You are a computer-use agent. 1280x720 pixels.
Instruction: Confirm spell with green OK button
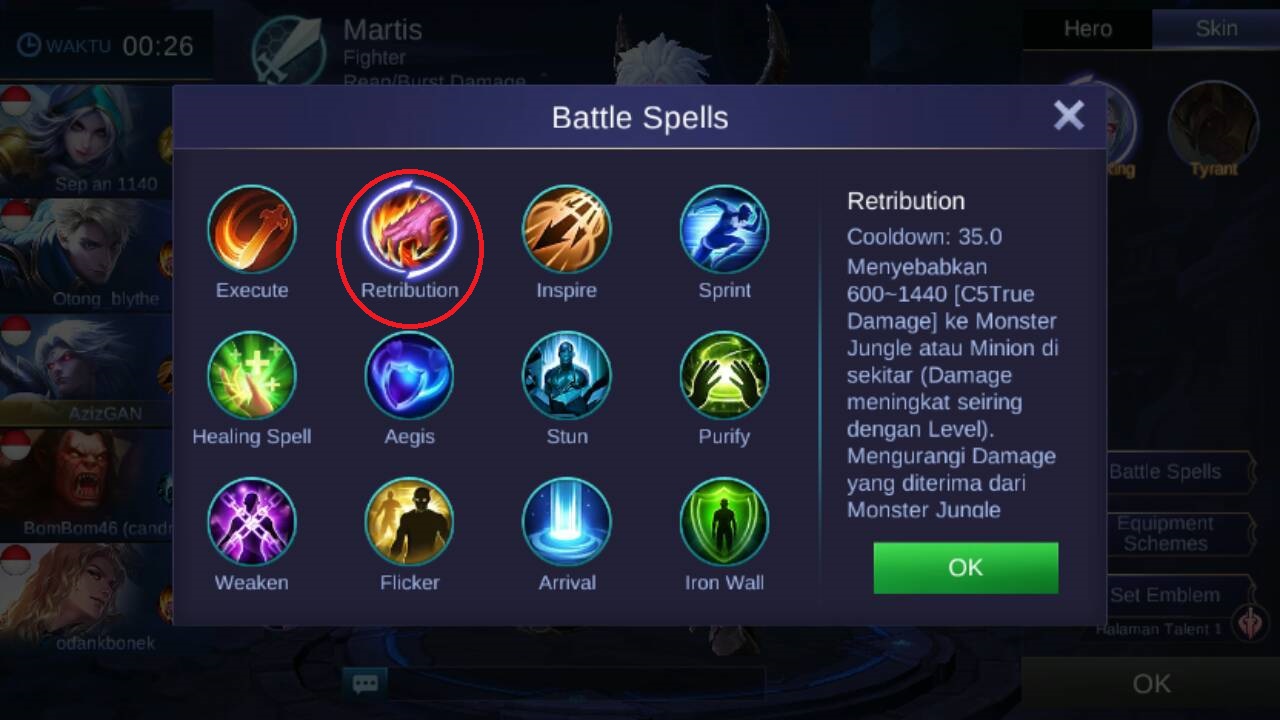point(965,568)
